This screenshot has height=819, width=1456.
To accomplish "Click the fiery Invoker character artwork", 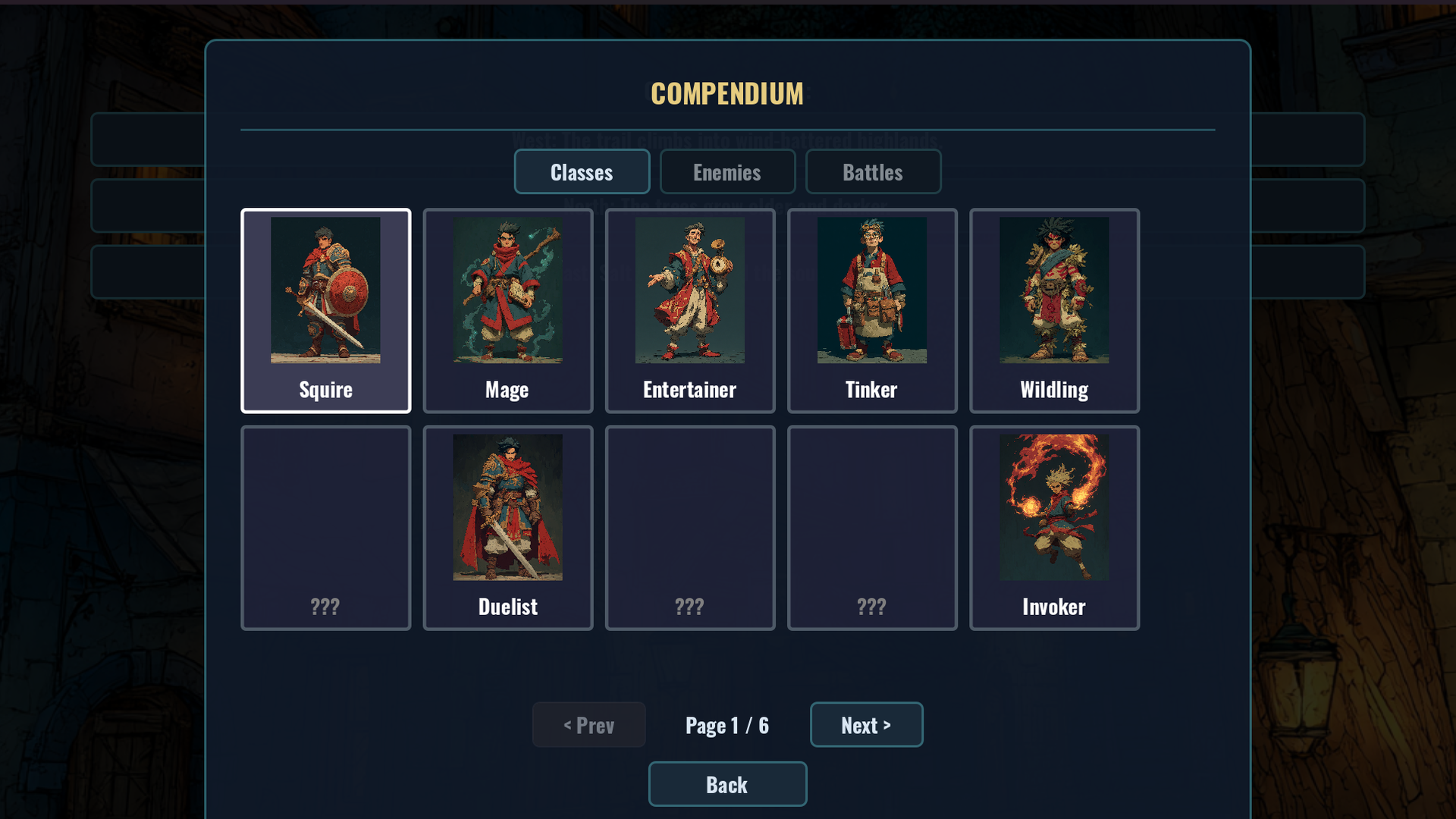I will 1053,507.
